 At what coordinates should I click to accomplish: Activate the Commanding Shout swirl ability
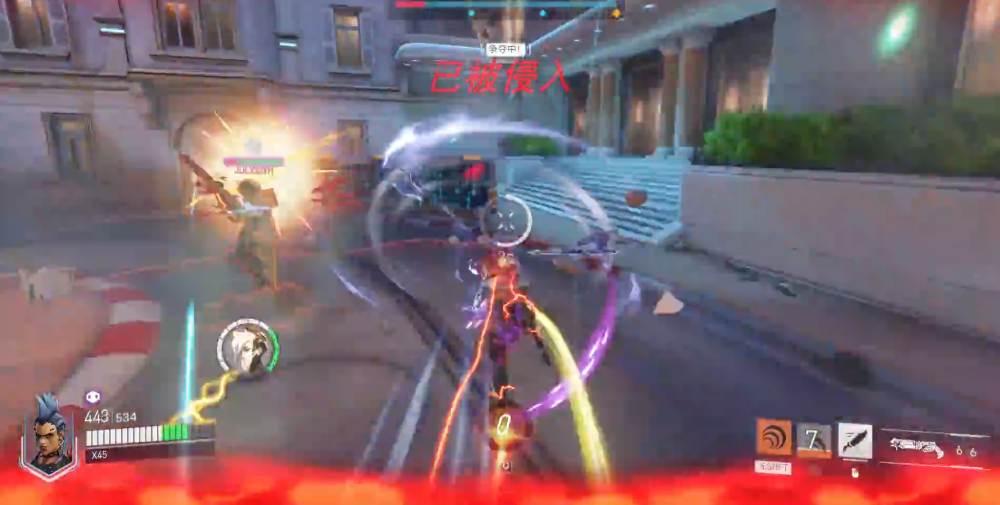[x=773, y=438]
